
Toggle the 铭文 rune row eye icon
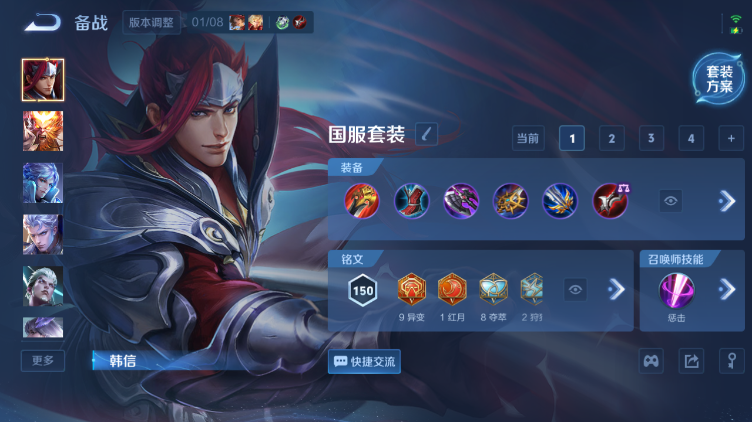[x=575, y=290]
